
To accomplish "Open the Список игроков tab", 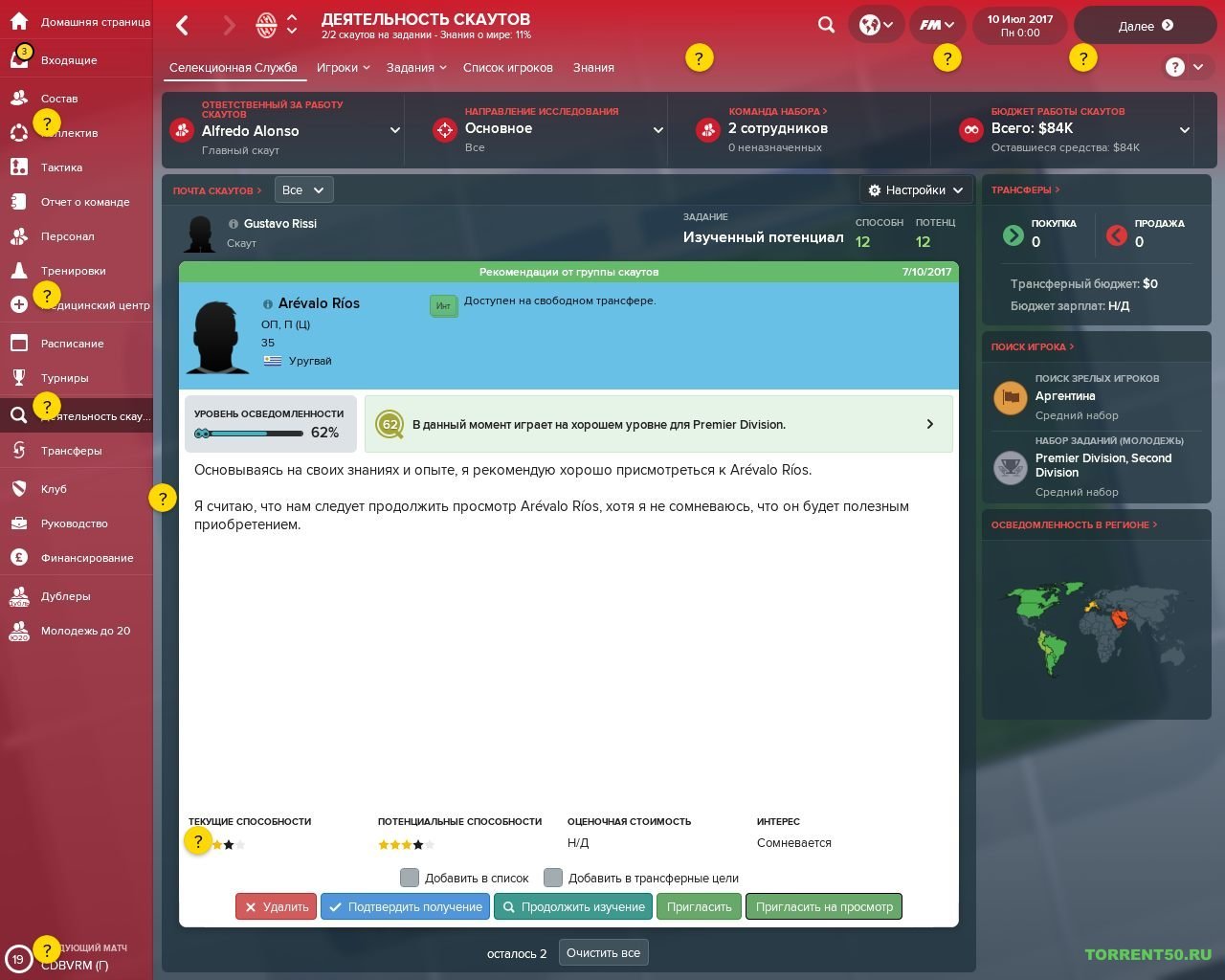I will click(507, 67).
